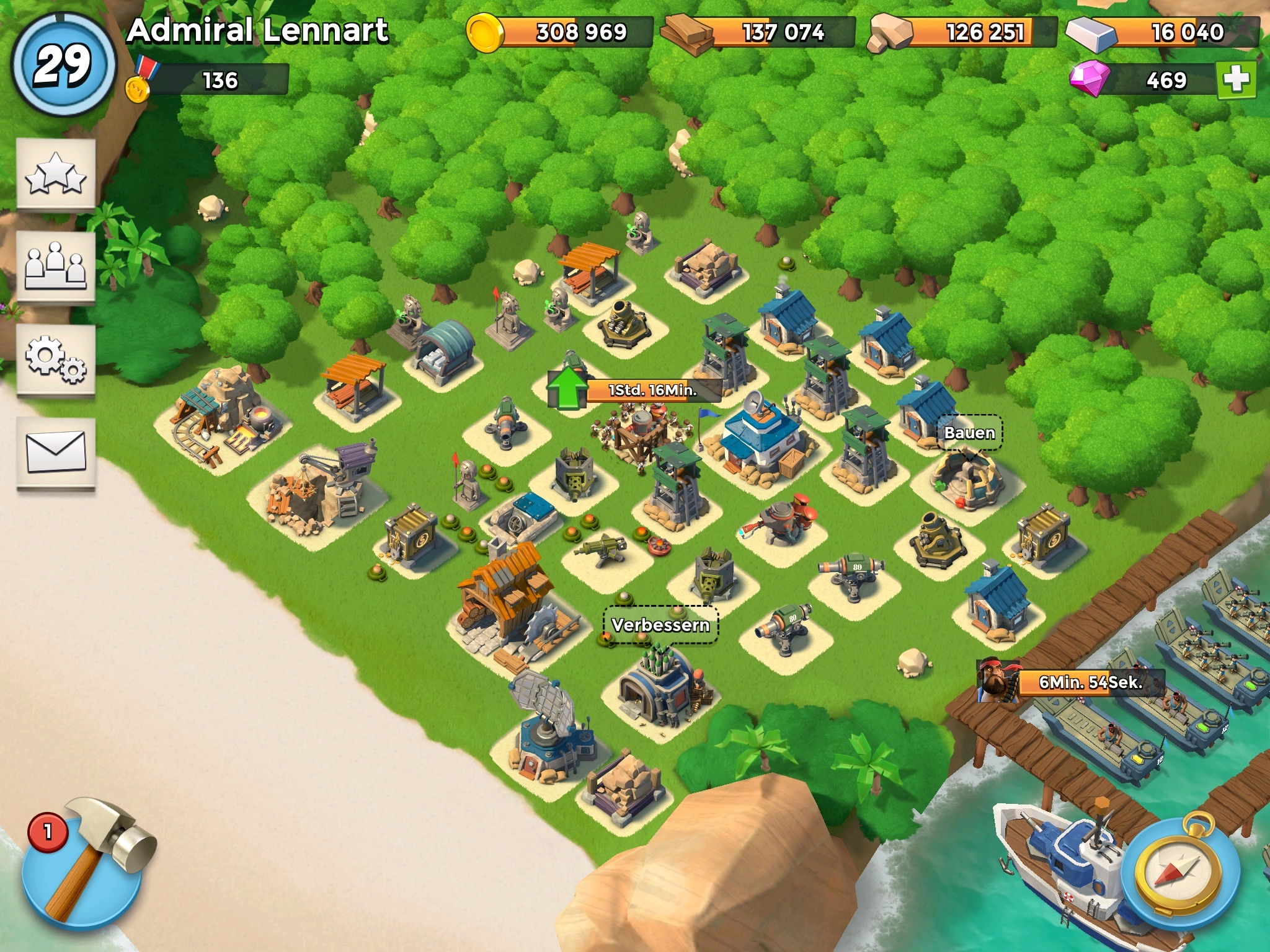Screen dimensions: 1270x952
Task: Tap the green upgrade arrow timer
Action: click(633, 390)
